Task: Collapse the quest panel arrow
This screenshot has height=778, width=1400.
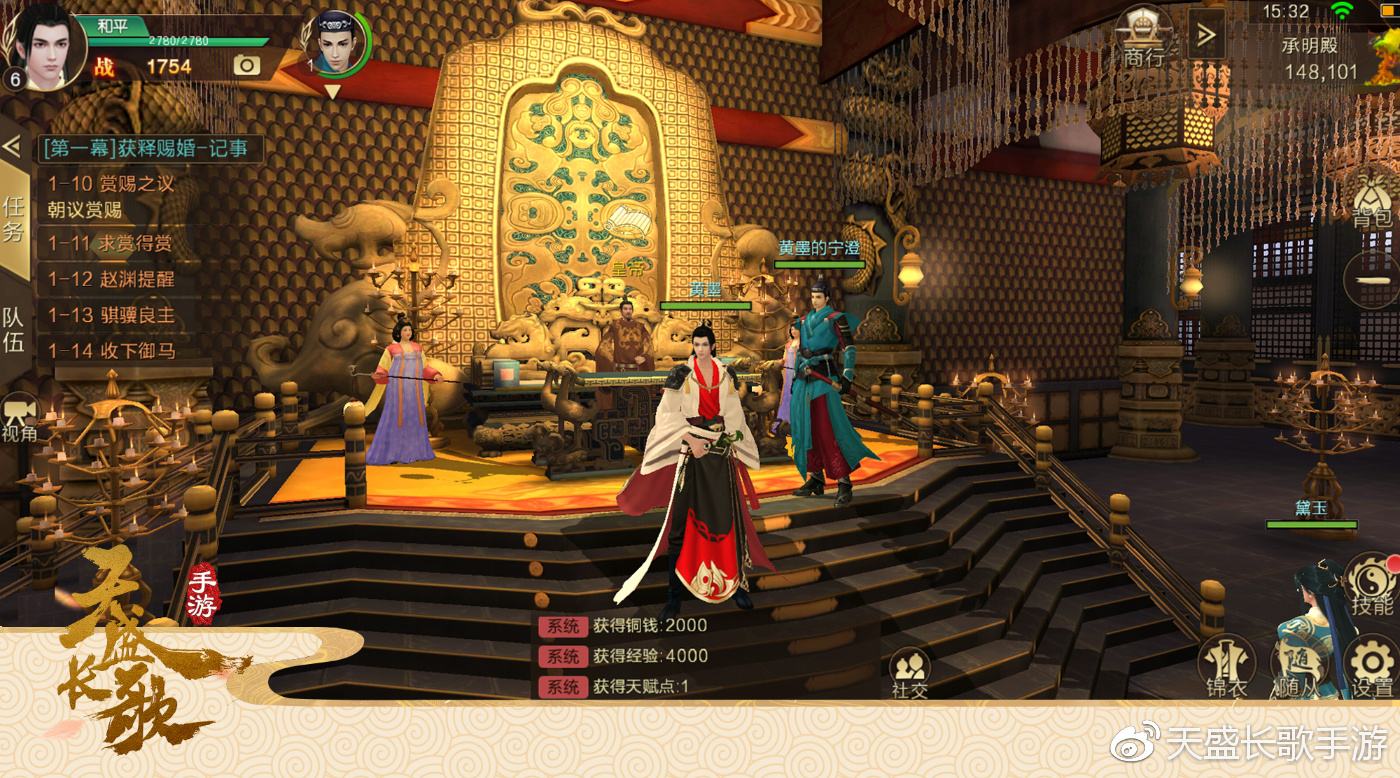Action: point(12,146)
